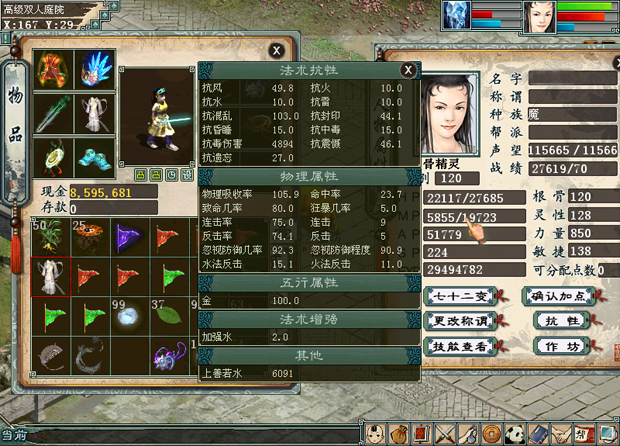The image size is (620, 446).
Task: Select the equipped teal boots slot
Action: 96,158
